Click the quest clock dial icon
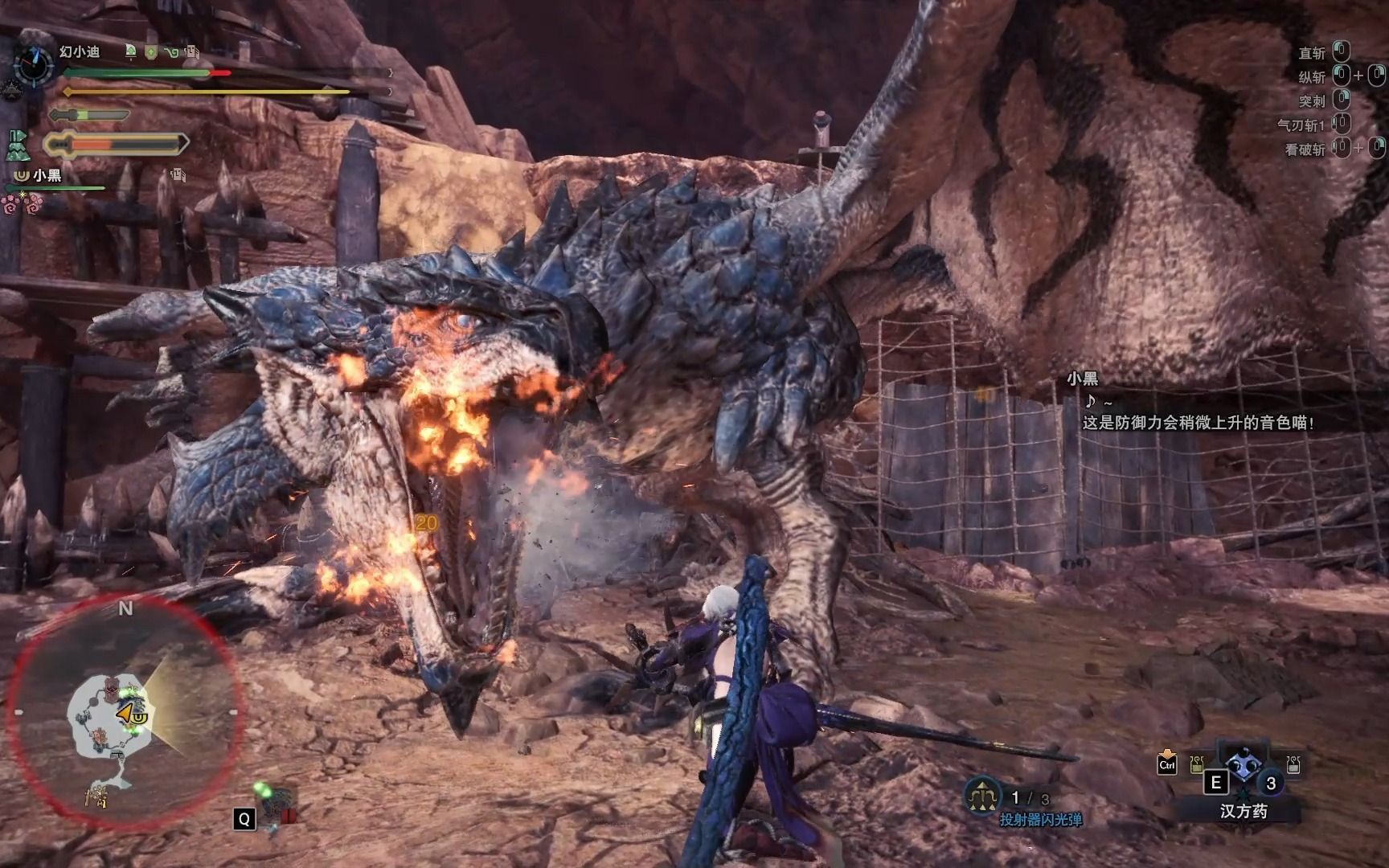1389x868 pixels. [x=34, y=63]
